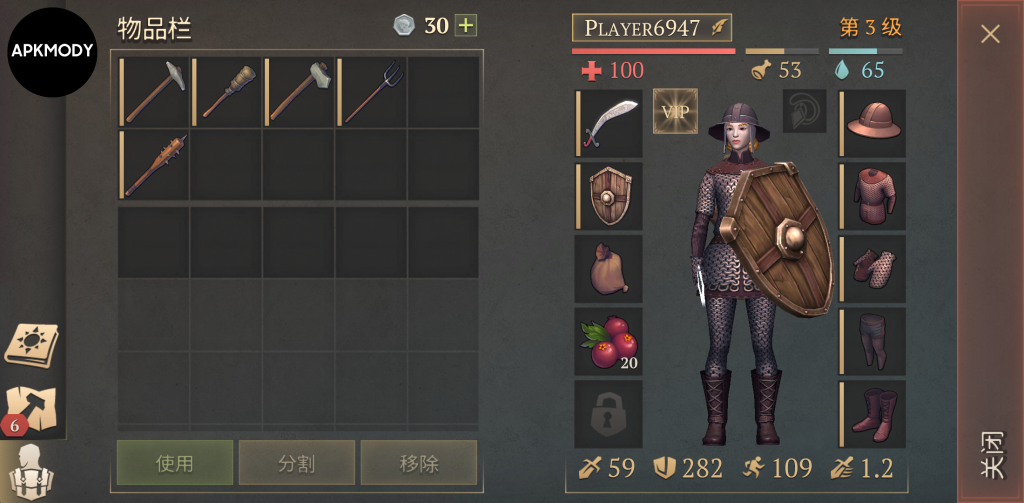Add more coins with the plus button
Viewport: 1024px width, 503px height.
[466, 26]
